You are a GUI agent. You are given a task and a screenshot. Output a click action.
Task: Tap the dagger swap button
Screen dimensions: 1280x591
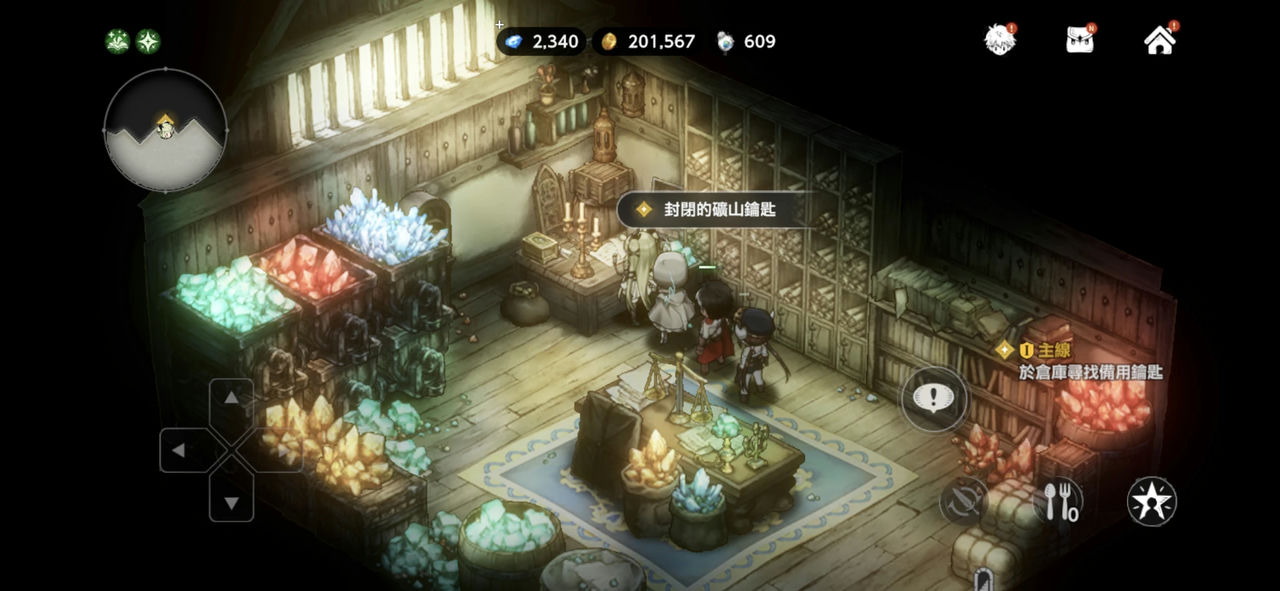click(964, 501)
